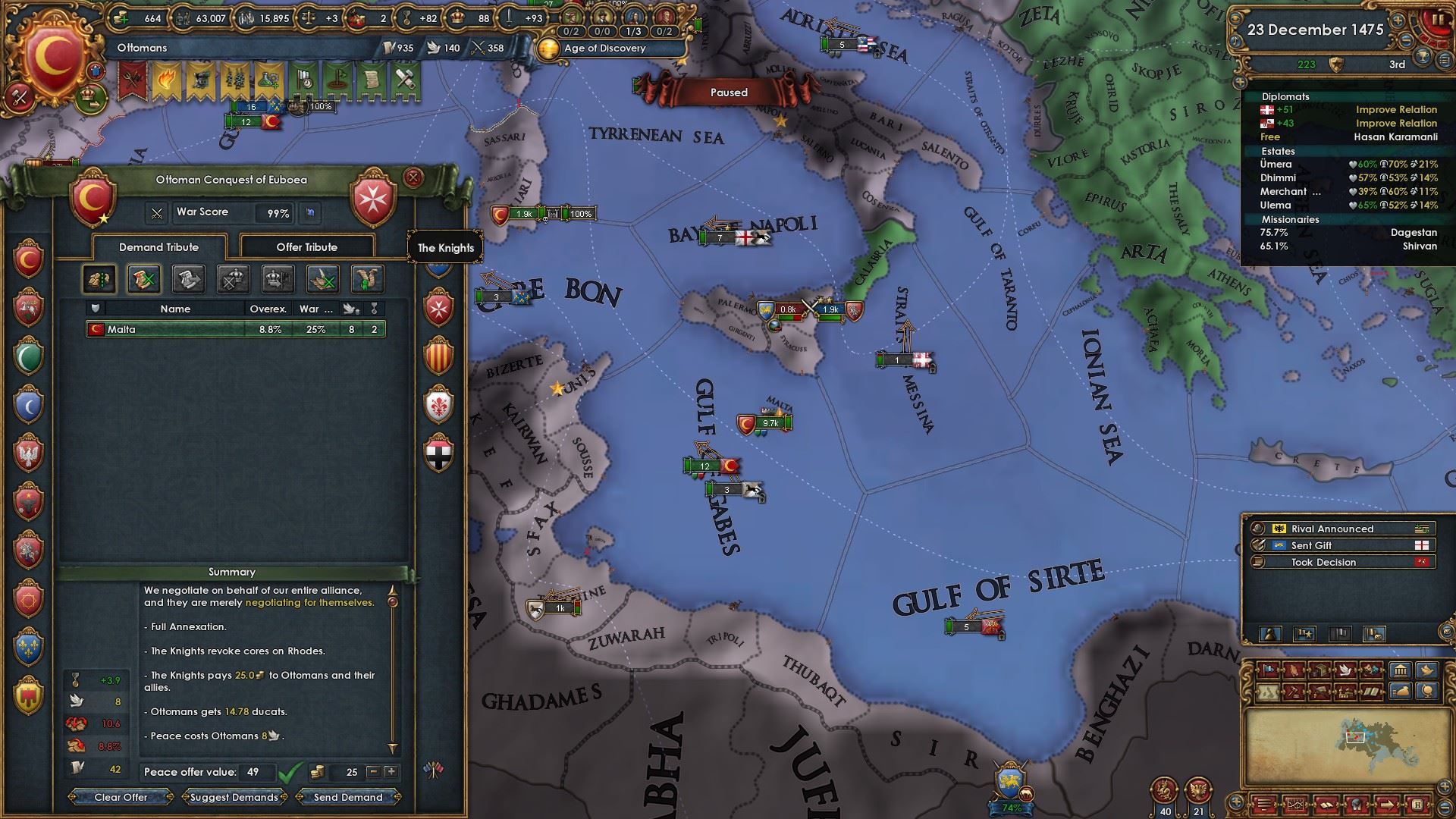Clear the current peace offer
1456x819 pixels.
(121, 797)
